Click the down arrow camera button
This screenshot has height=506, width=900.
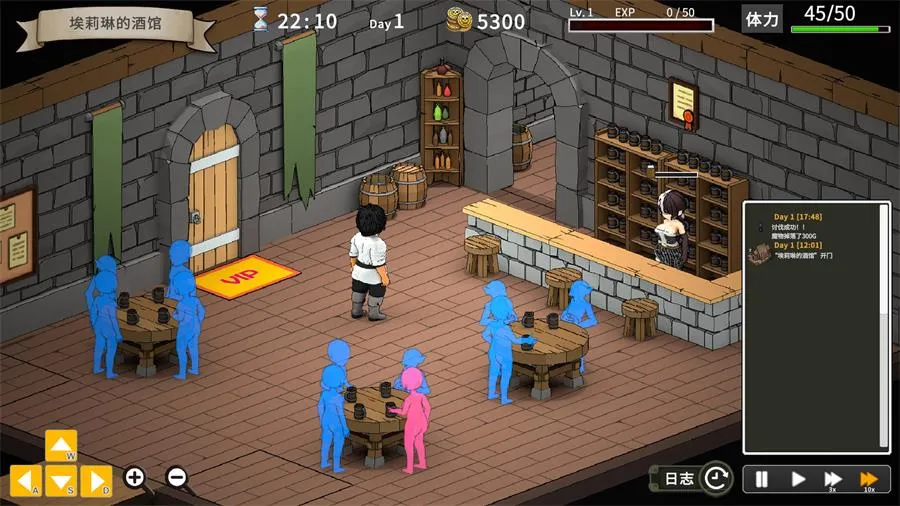61,481
